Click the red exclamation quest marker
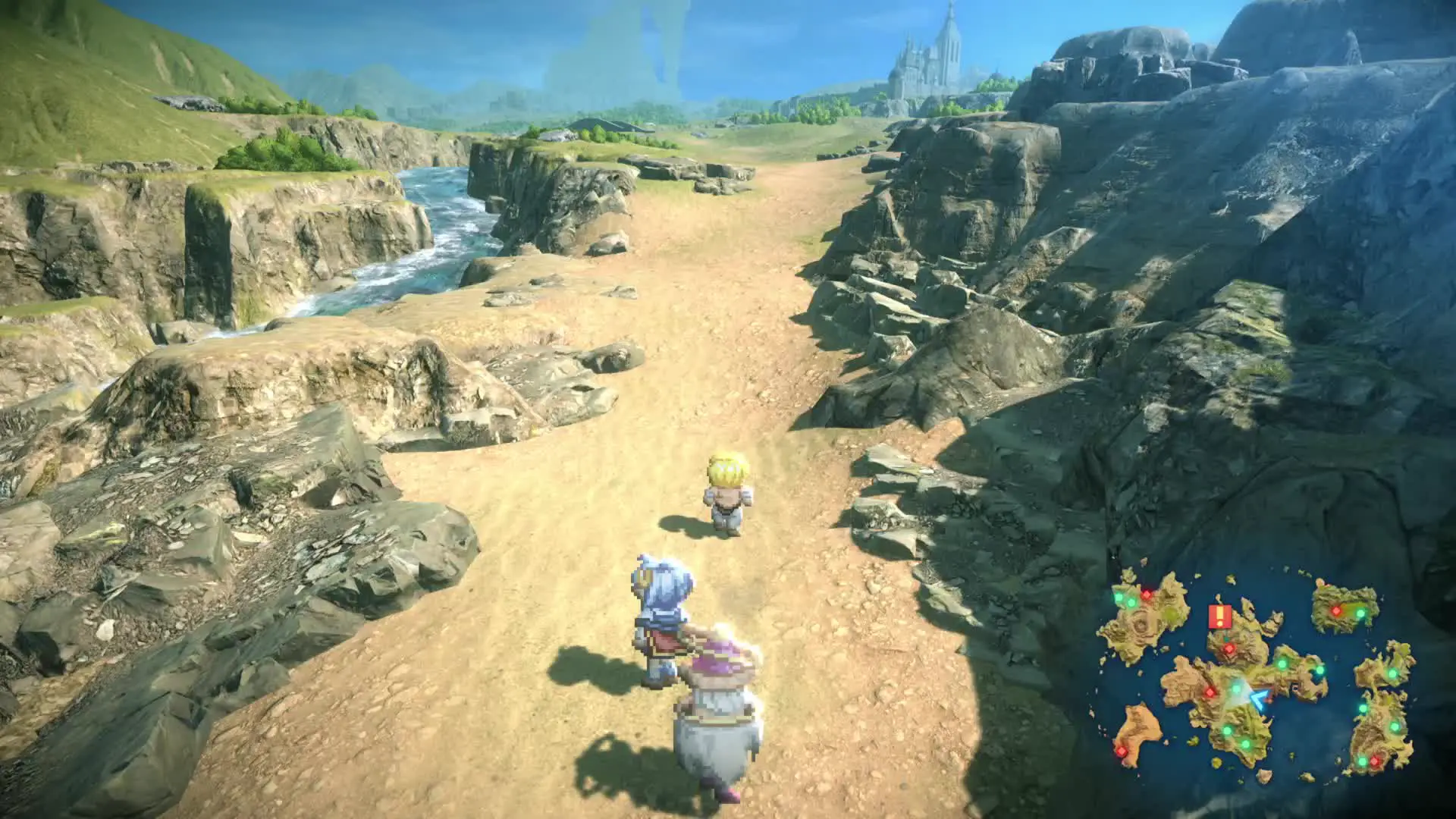This screenshot has height=819, width=1456. tap(1219, 616)
